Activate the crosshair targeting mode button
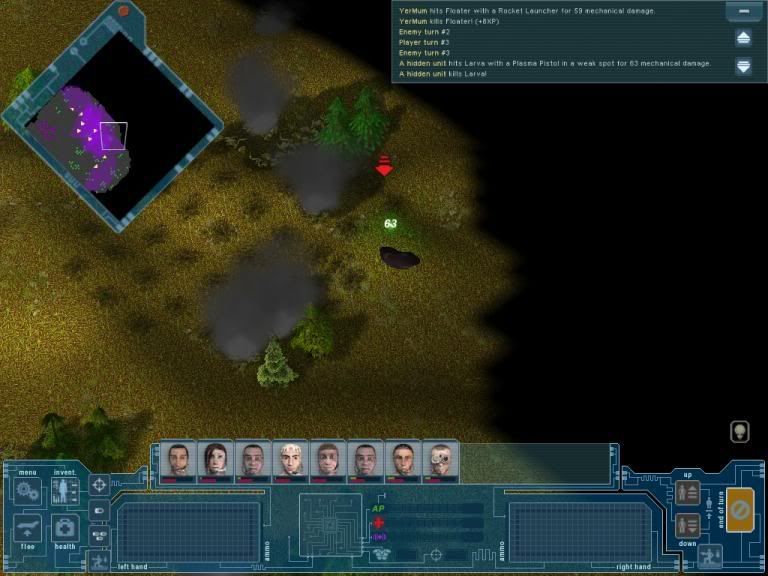768x576 pixels. [x=99, y=486]
